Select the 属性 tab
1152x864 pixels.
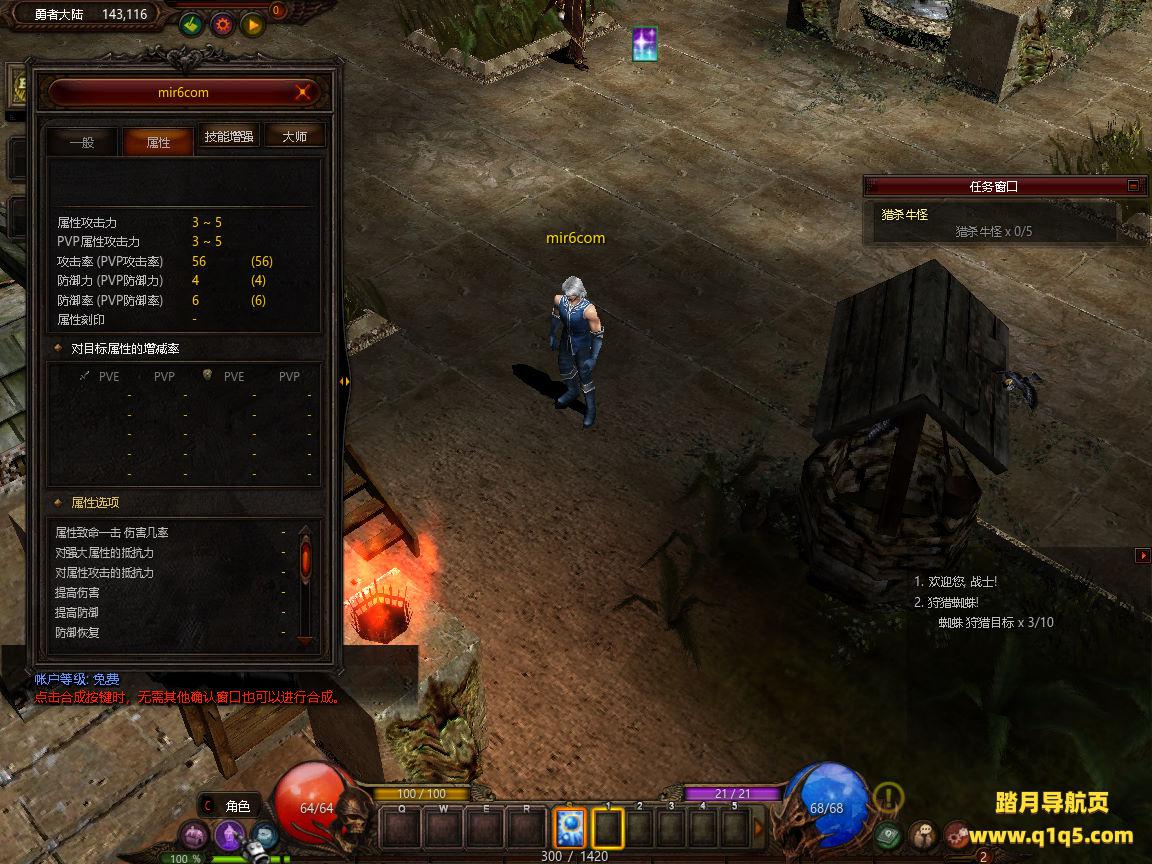[158, 142]
